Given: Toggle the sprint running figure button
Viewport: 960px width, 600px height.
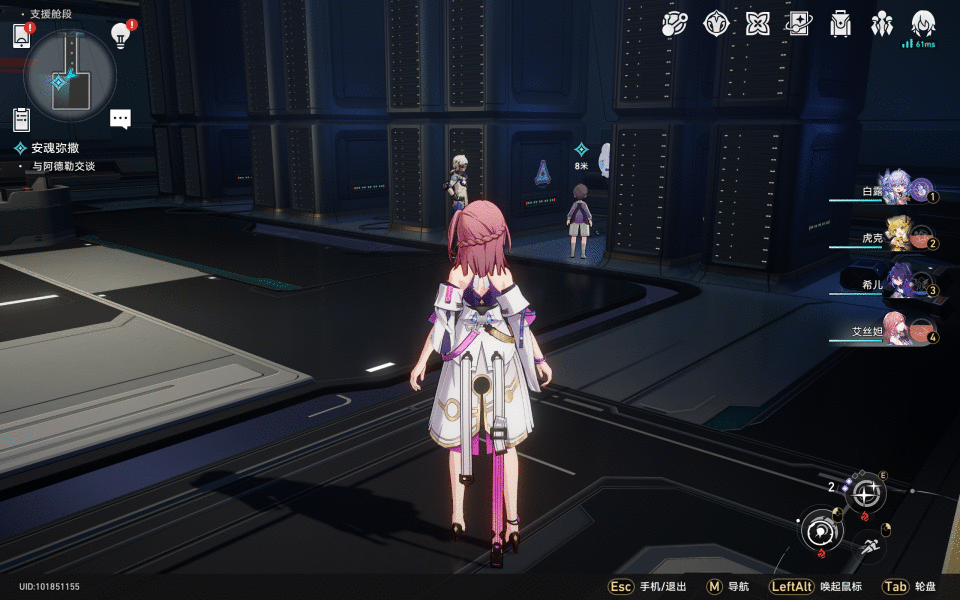Looking at the screenshot, I should point(871,546).
